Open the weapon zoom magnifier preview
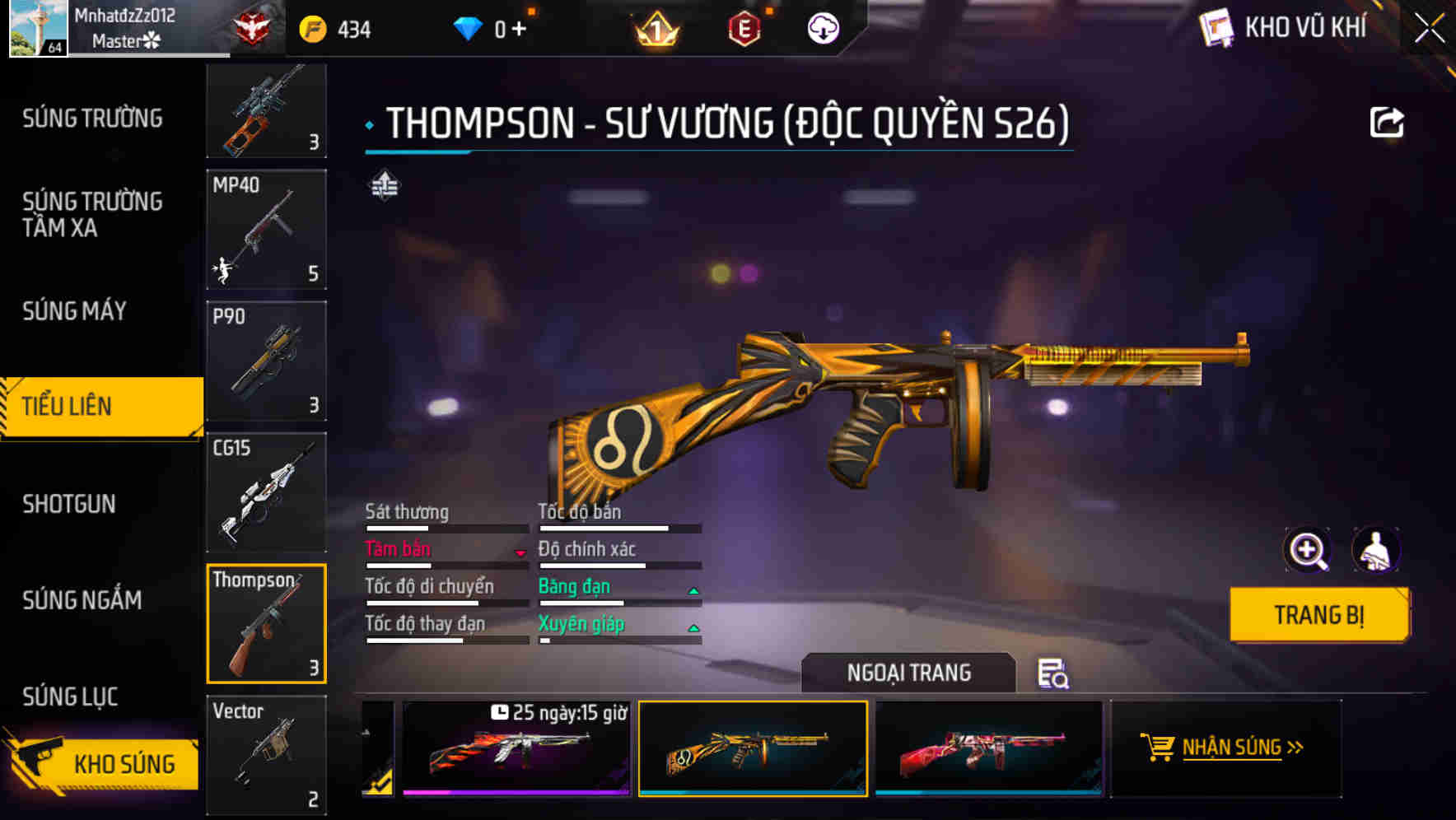1456x820 pixels. click(1308, 550)
